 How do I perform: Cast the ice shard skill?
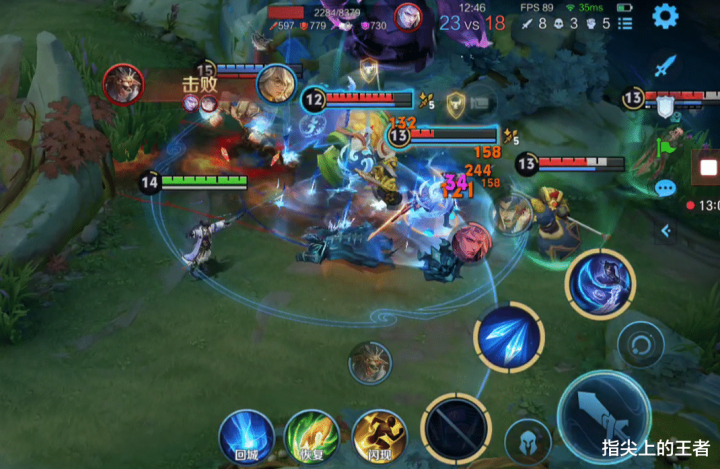coord(509,338)
